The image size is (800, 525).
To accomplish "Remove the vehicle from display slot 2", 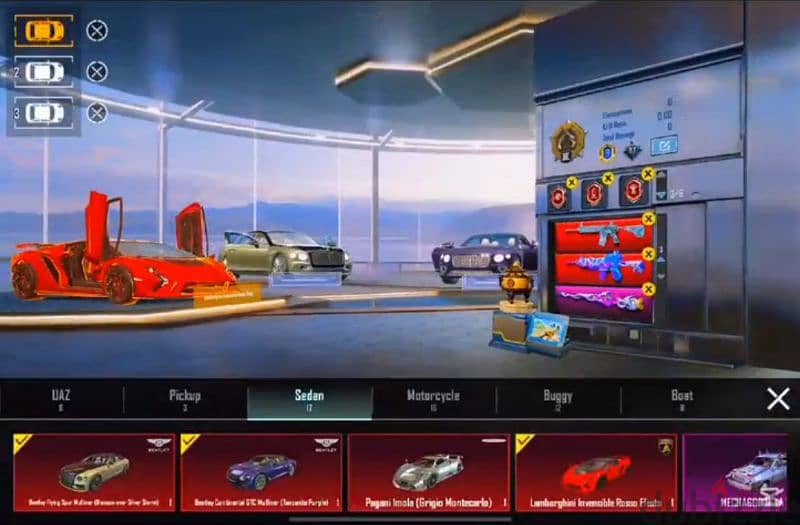I will point(97,72).
